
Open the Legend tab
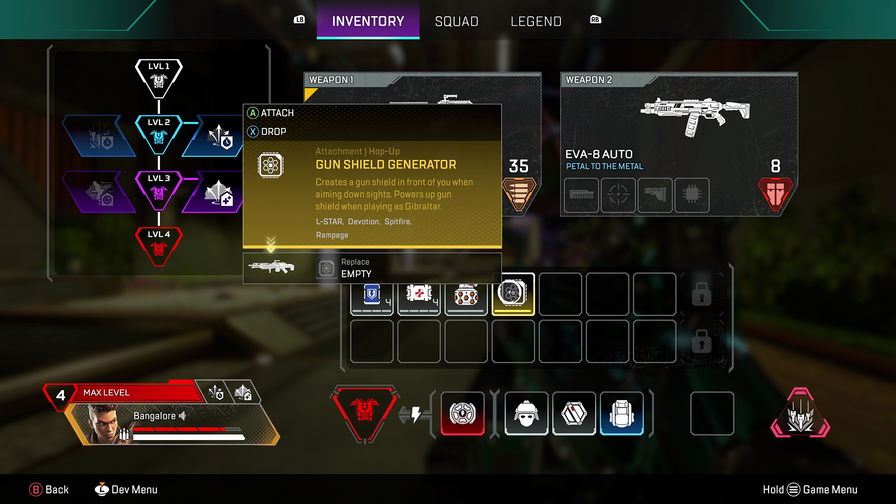536,21
